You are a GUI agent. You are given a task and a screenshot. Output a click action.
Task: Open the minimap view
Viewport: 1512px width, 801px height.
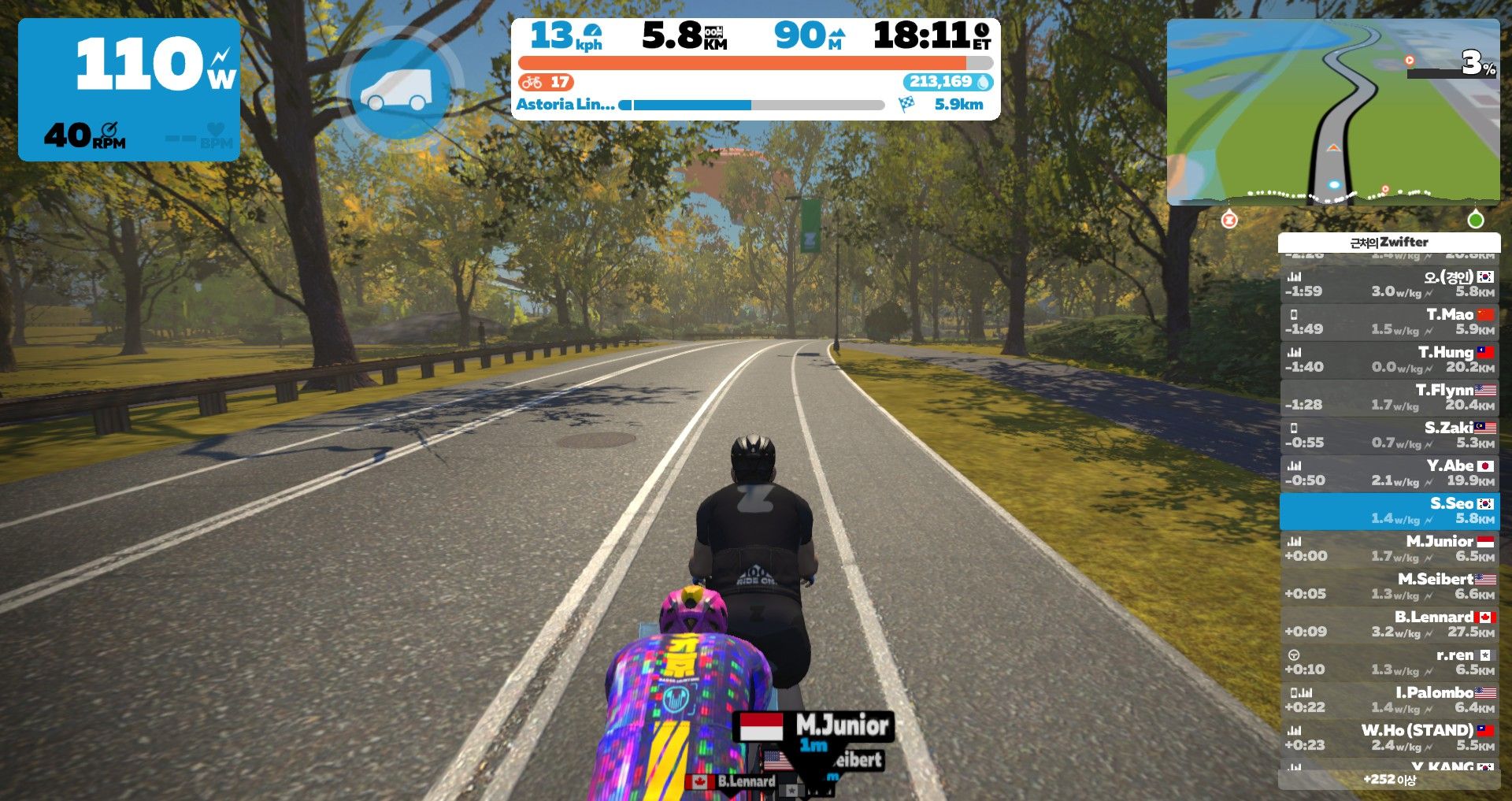pos(1332,112)
